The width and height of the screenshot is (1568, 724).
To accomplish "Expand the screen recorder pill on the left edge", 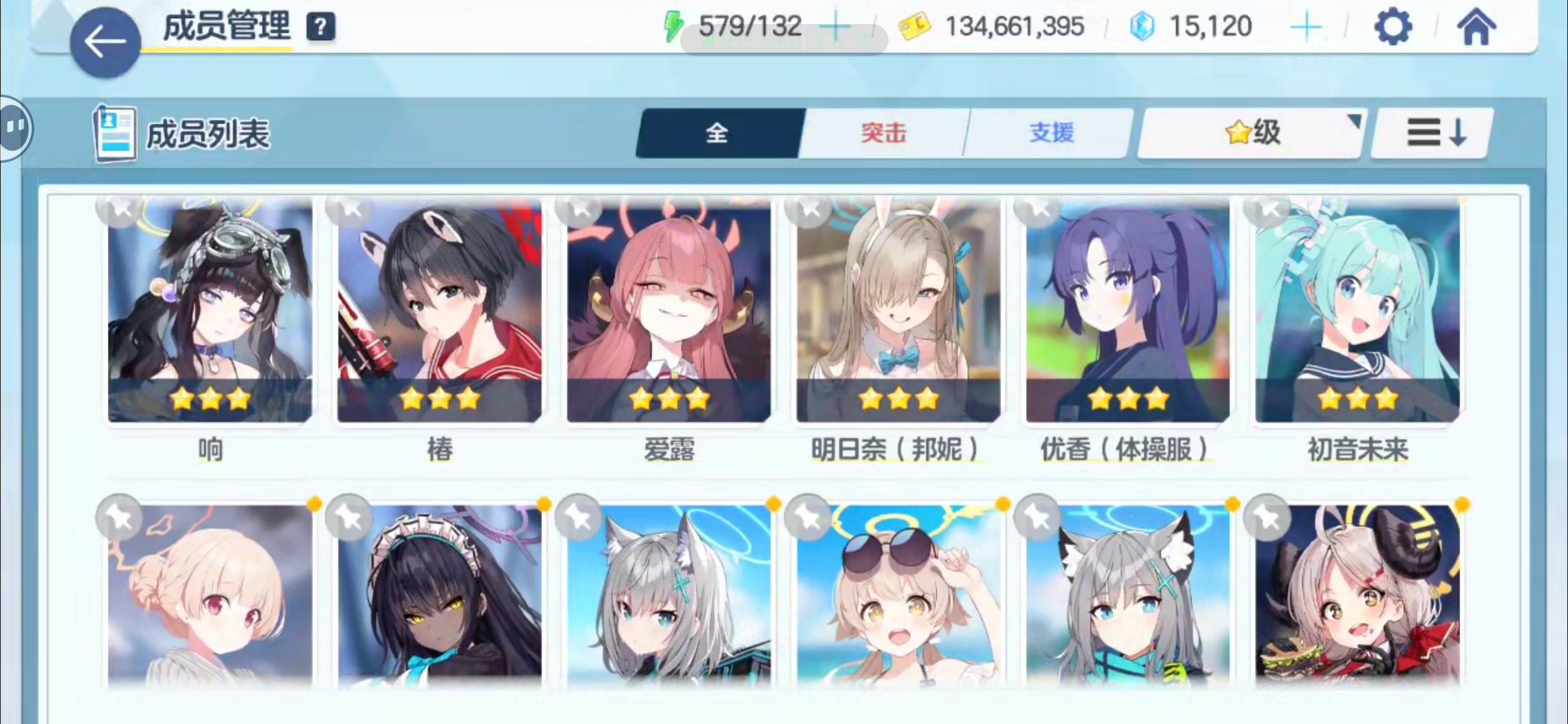I will (13, 127).
